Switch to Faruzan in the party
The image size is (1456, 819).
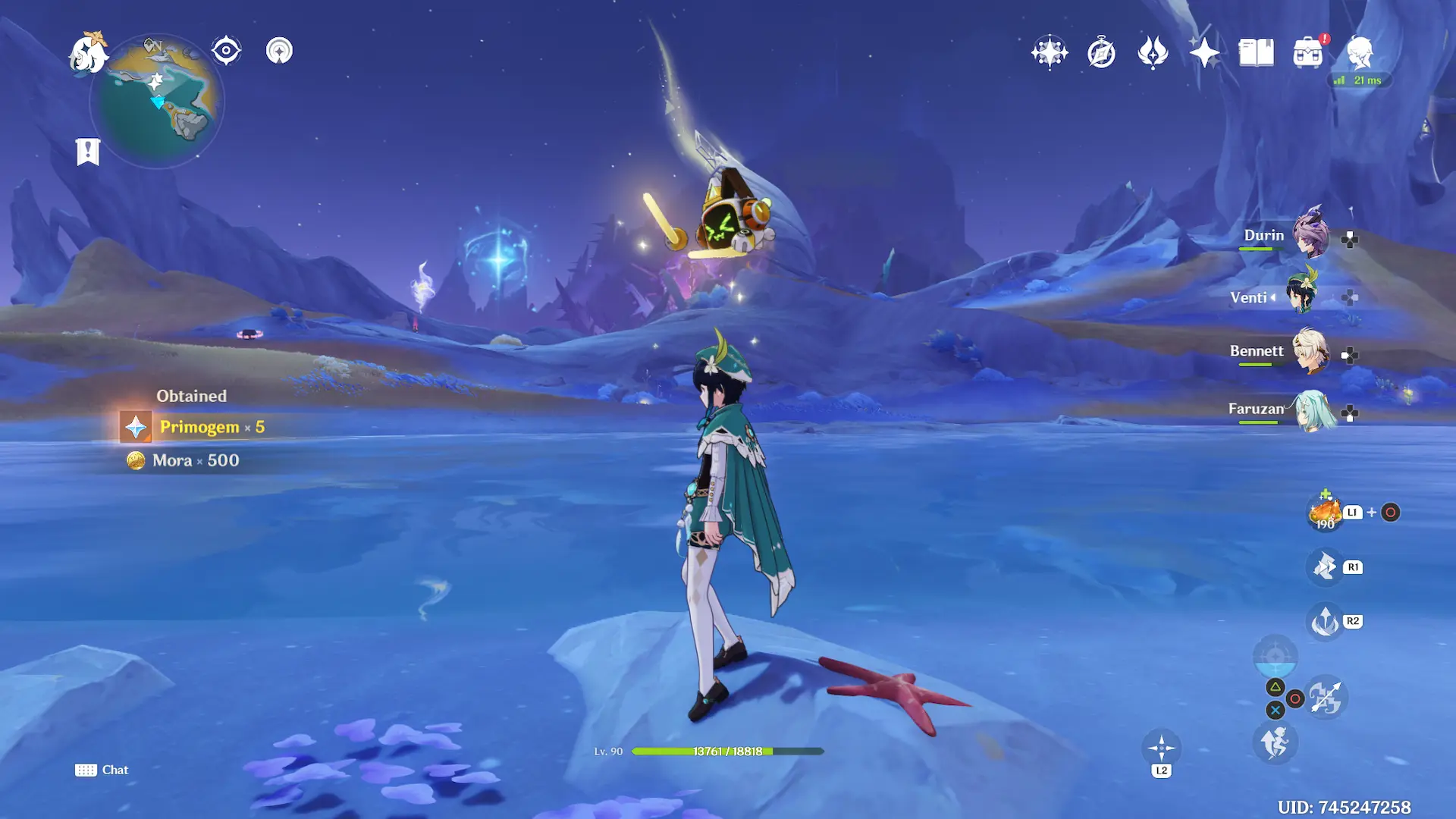1312,410
